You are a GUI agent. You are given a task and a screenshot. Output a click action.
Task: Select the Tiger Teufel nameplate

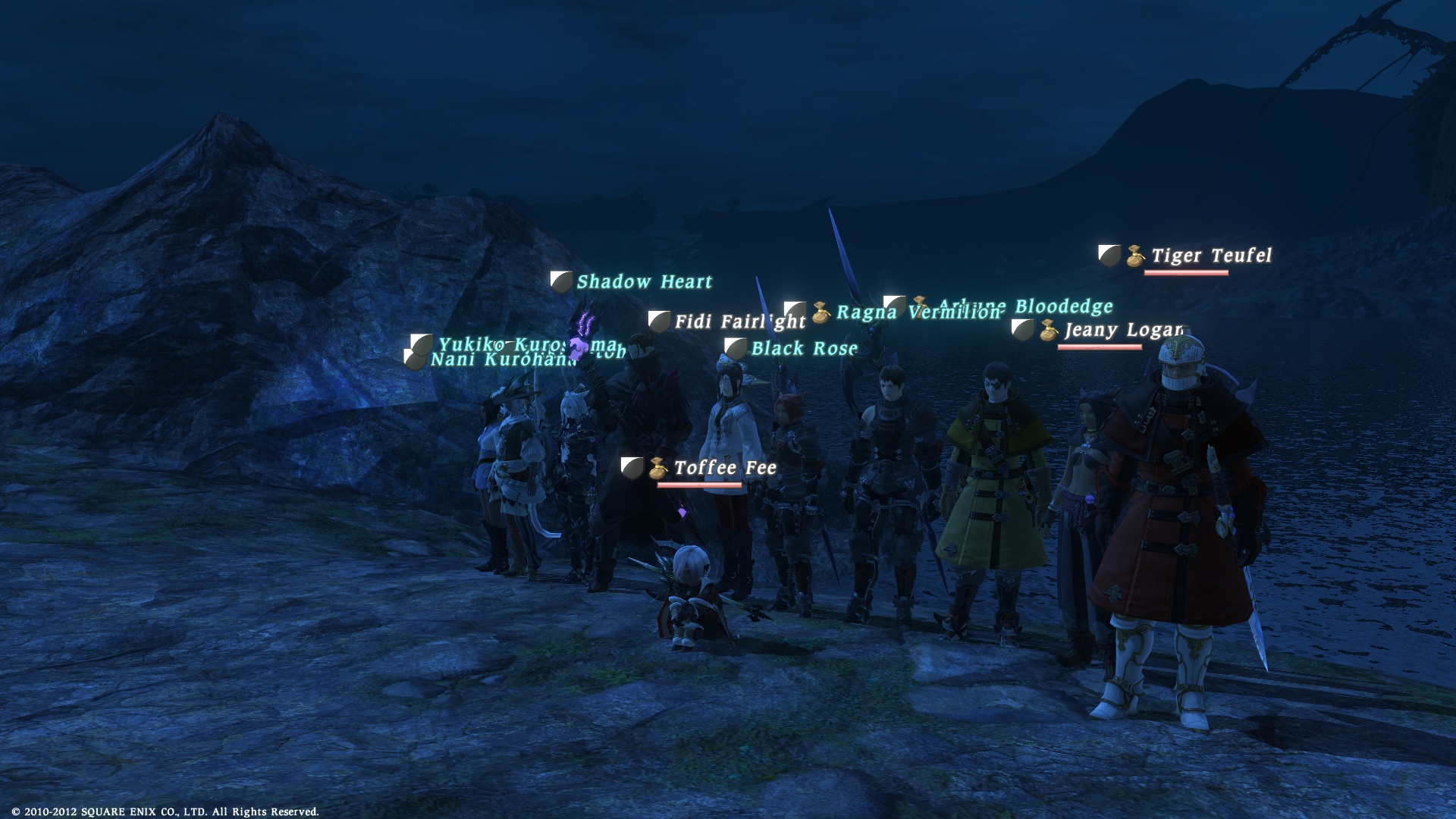(x=1210, y=256)
